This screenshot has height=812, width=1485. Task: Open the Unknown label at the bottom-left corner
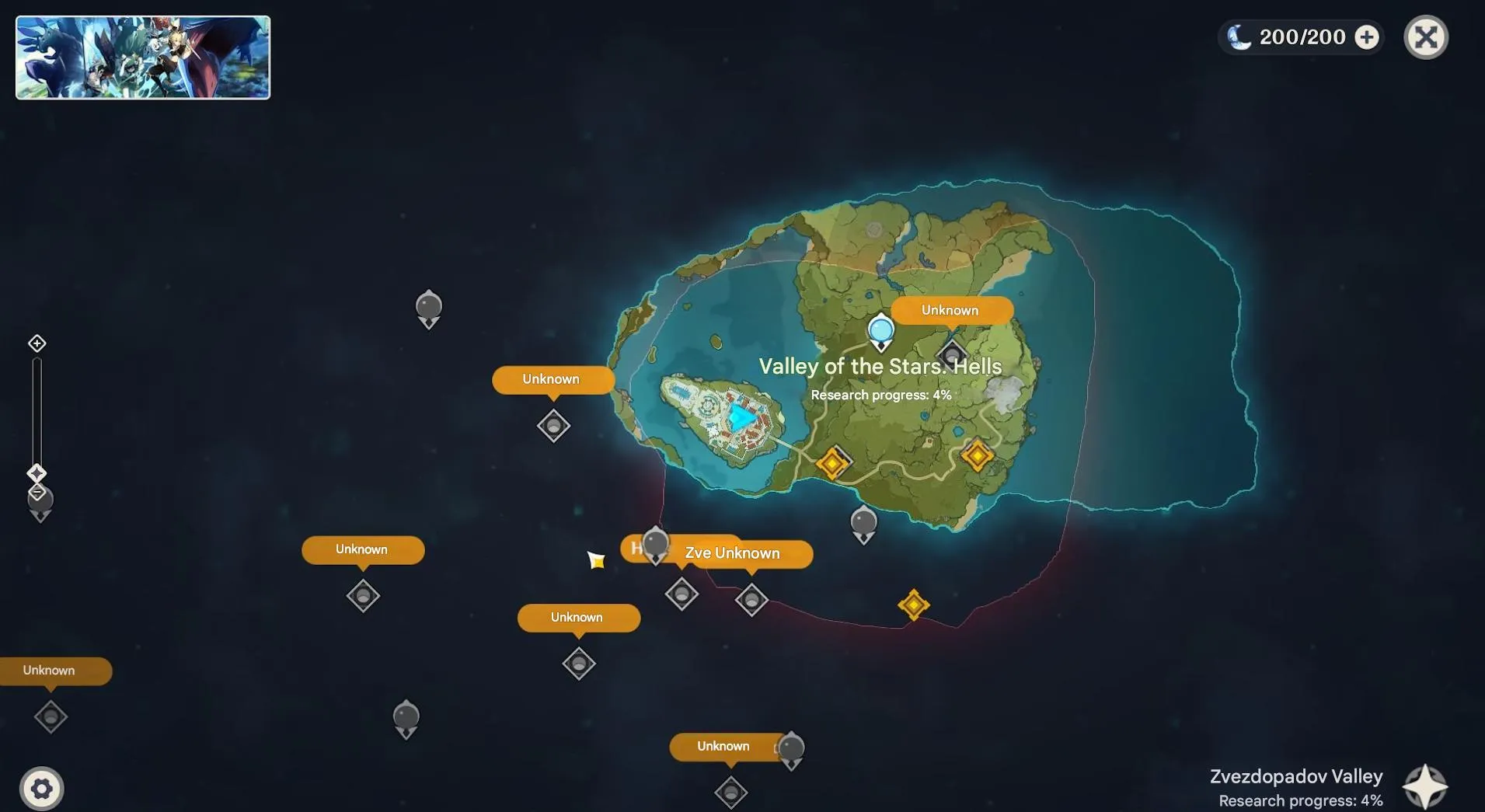click(x=48, y=670)
